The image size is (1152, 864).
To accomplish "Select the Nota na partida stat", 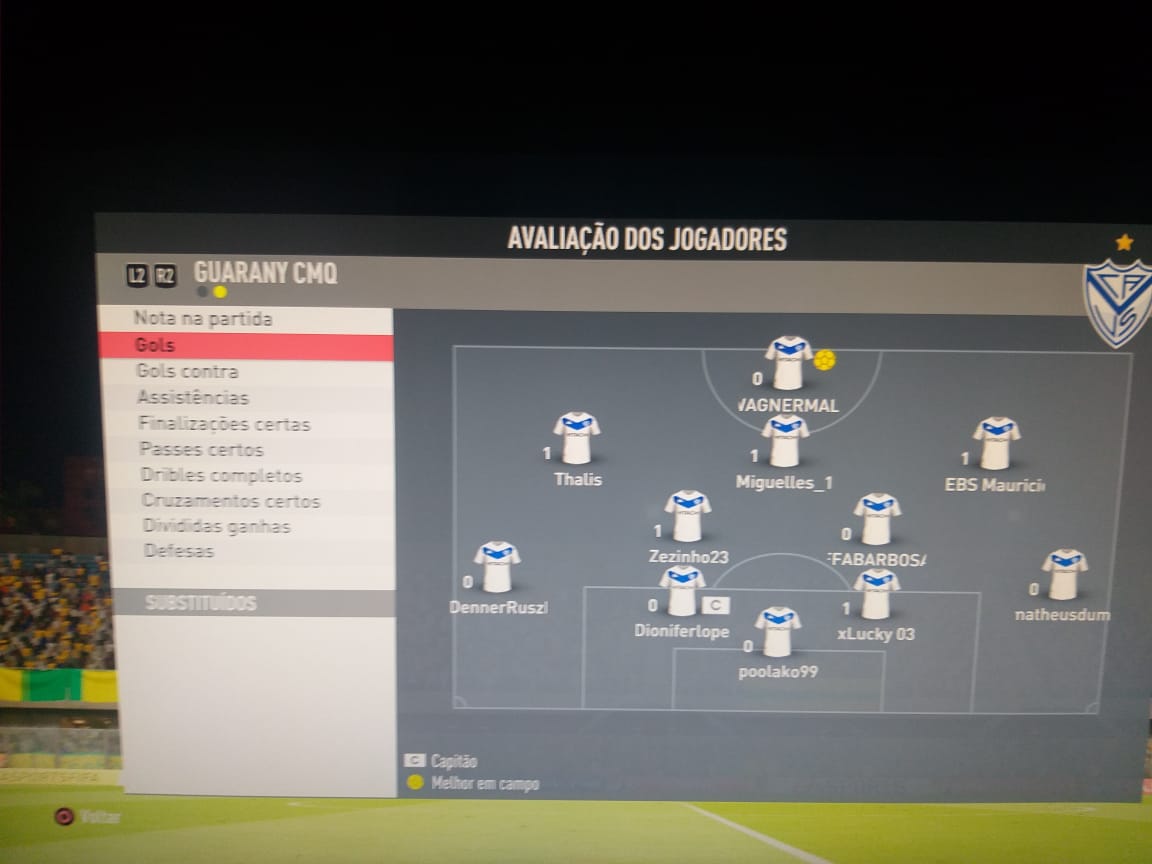I will pyautogui.click(x=203, y=320).
